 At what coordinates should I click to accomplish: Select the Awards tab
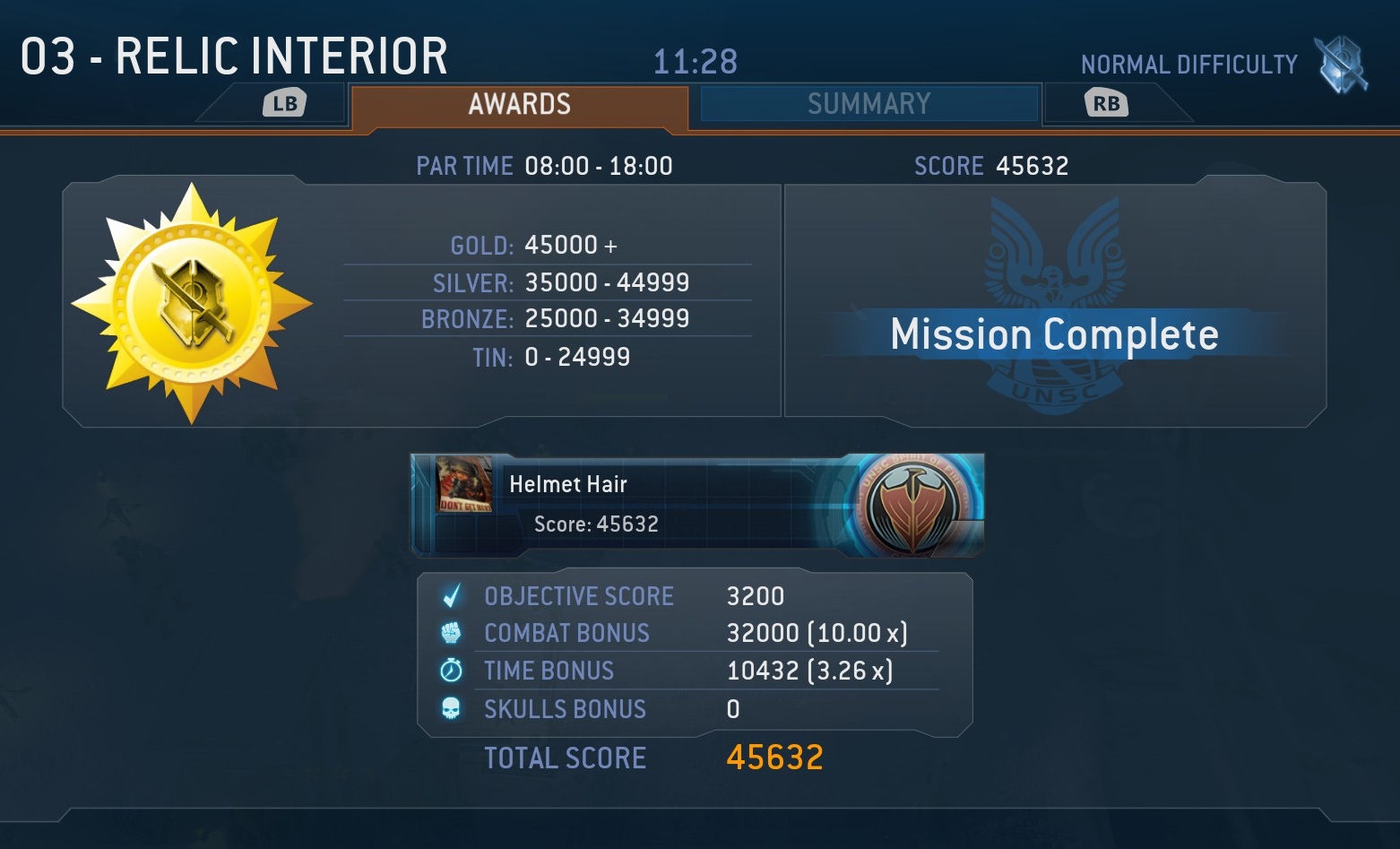click(519, 105)
